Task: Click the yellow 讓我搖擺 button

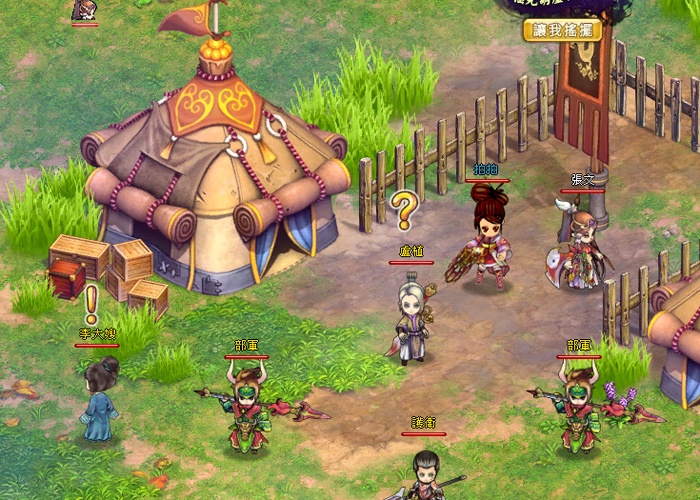Action: tap(562, 30)
